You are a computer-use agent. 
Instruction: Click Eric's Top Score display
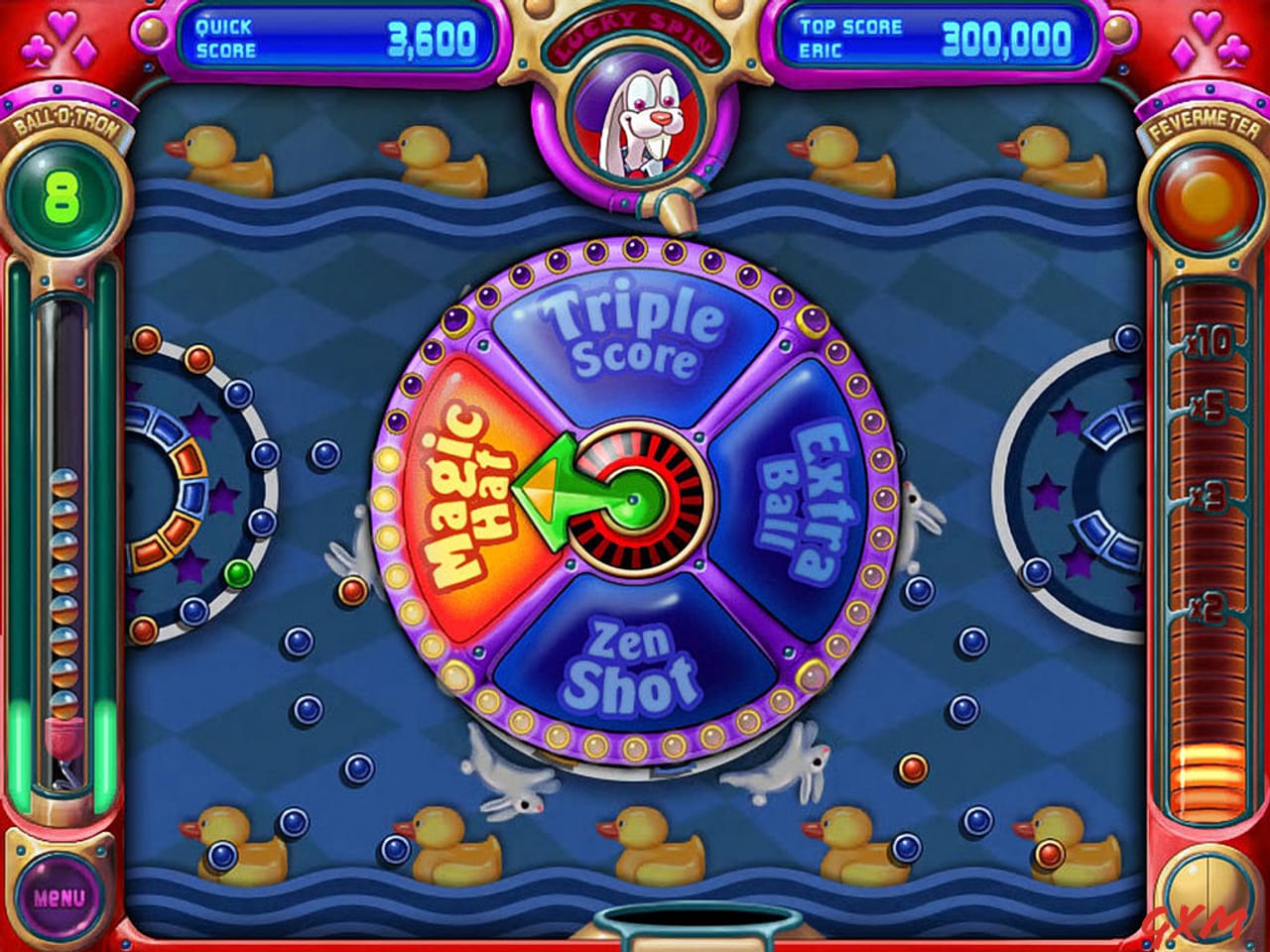click(933, 32)
